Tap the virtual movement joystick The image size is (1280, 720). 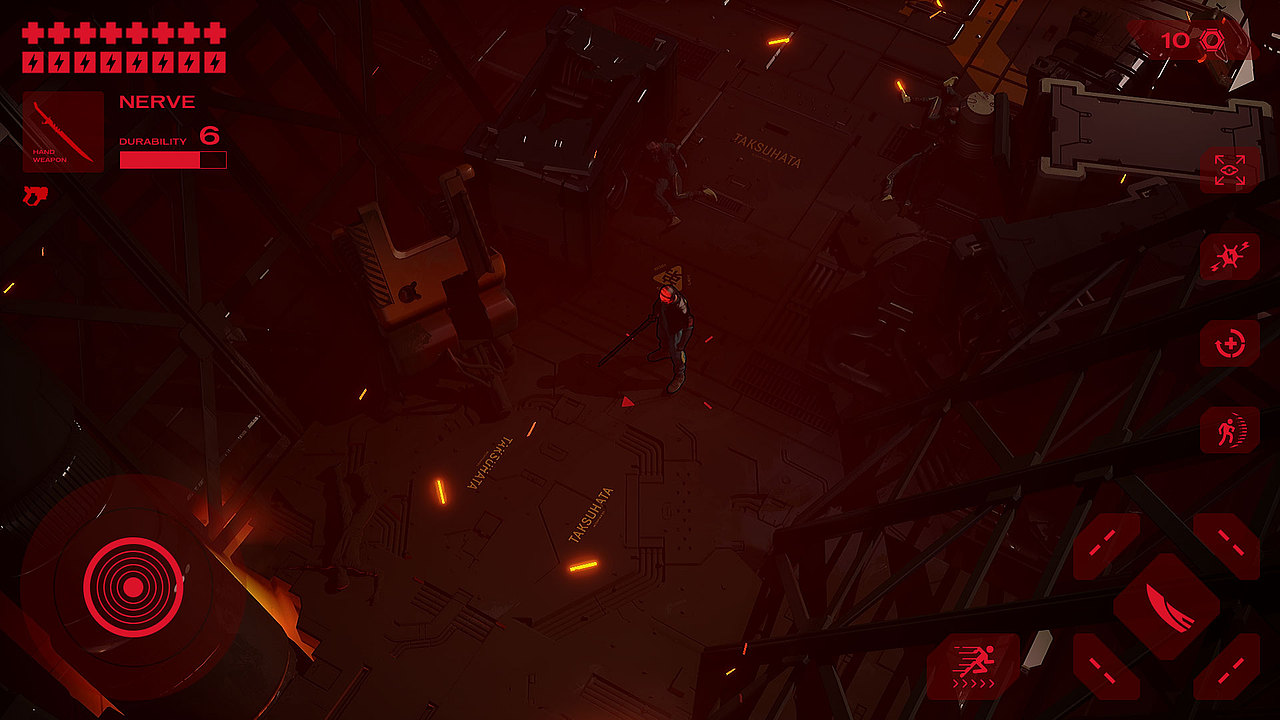pos(132,586)
